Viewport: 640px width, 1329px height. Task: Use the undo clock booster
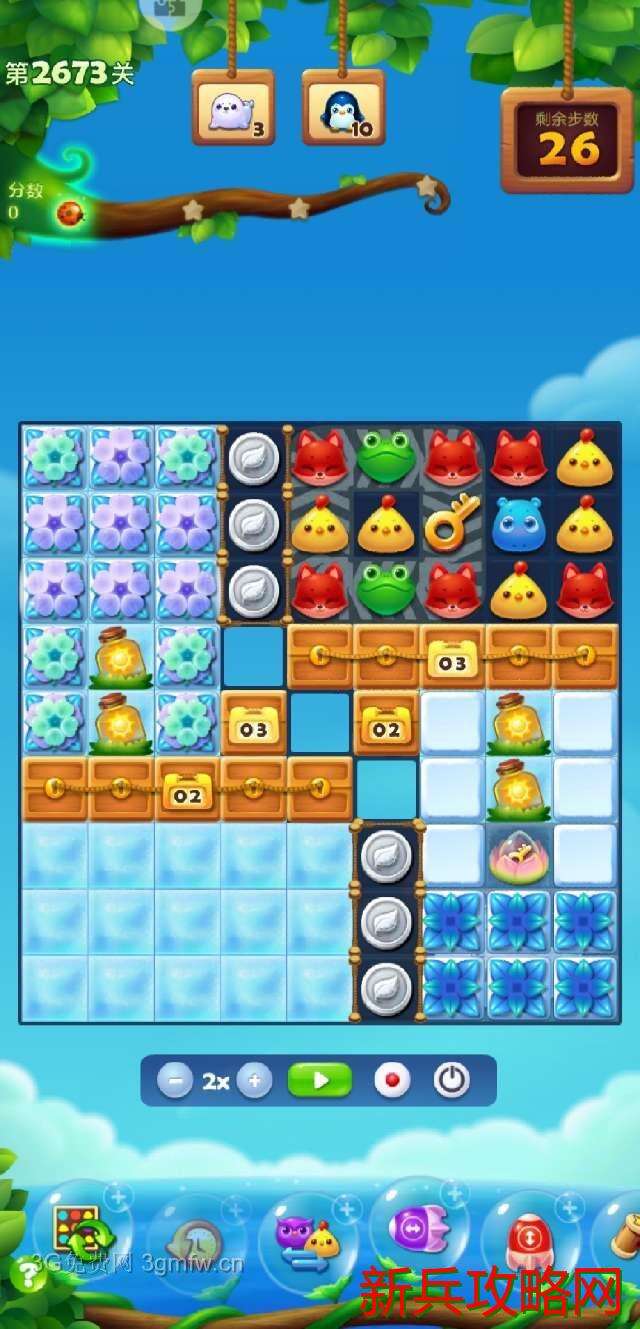[x=193, y=1240]
